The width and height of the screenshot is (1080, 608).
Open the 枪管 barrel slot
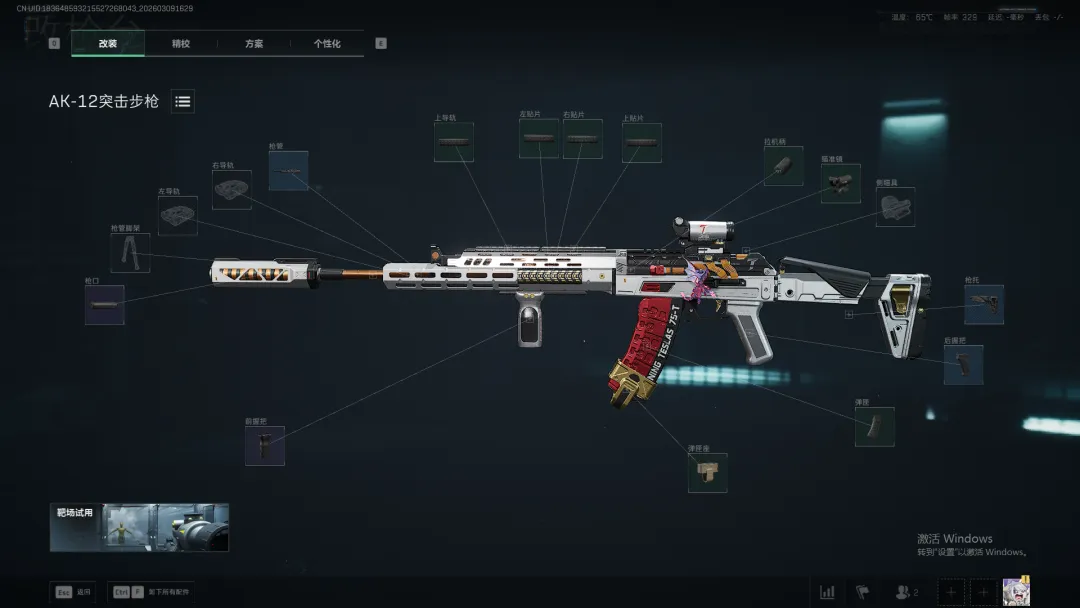[x=288, y=171]
